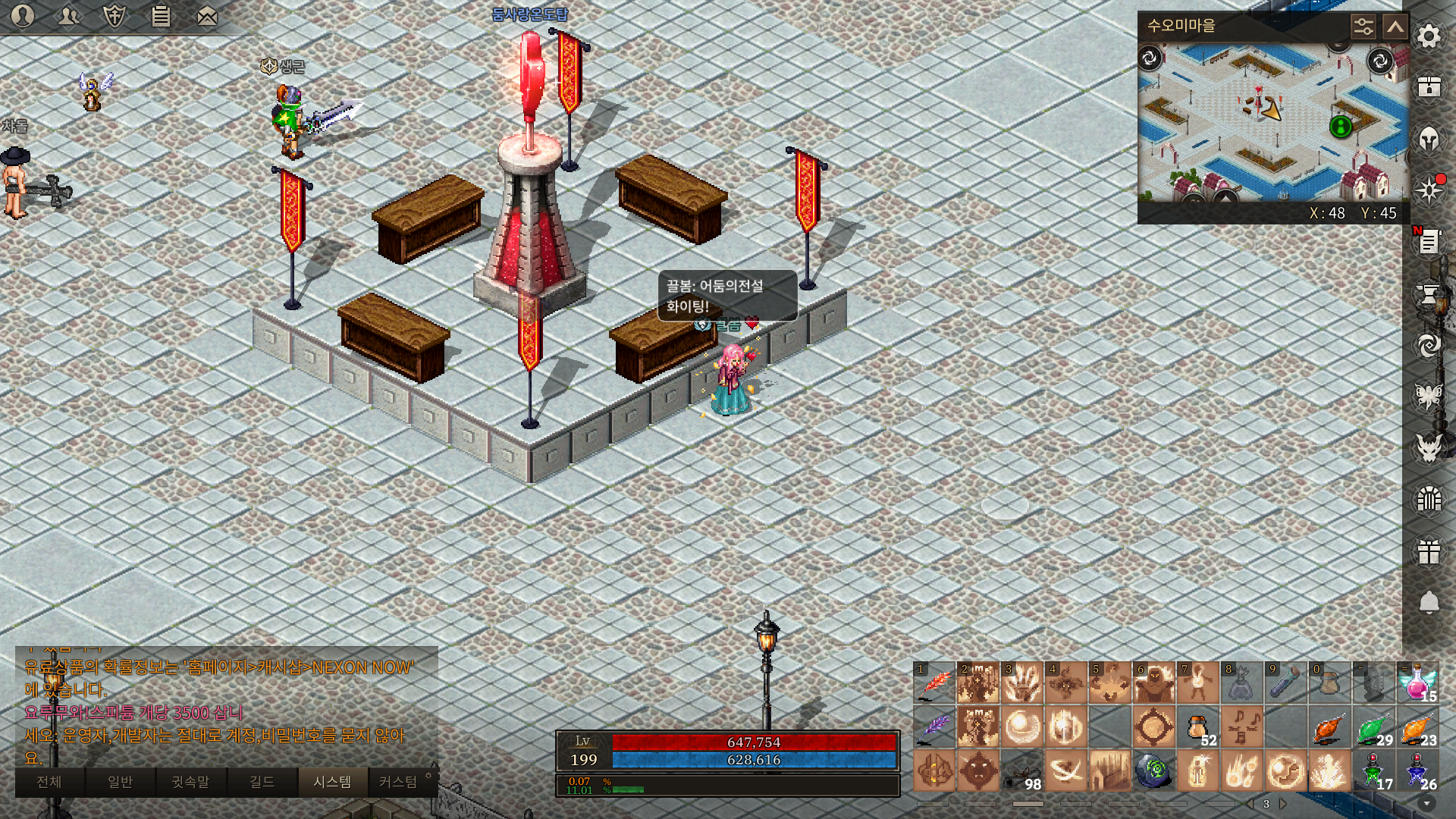Open the mail envelope icon
This screenshot has height=819, width=1456.
tap(207, 16)
